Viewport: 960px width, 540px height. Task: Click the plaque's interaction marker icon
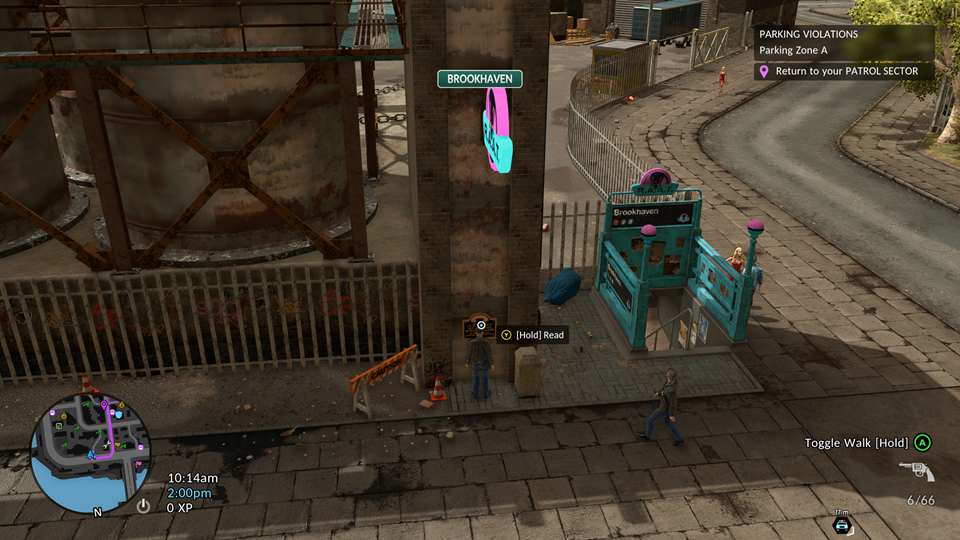482,325
